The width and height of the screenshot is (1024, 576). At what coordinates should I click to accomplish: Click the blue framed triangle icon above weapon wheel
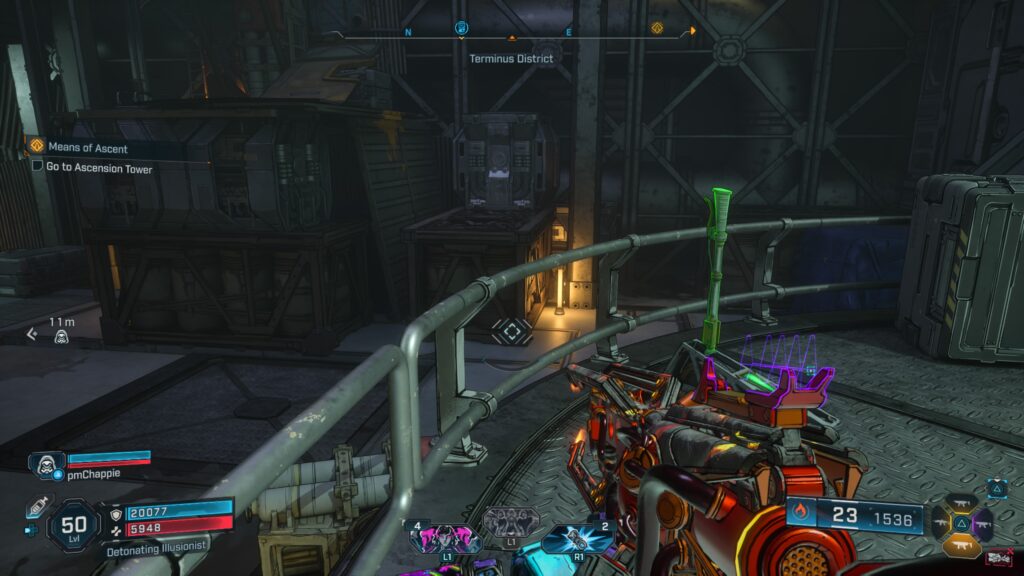[997, 488]
